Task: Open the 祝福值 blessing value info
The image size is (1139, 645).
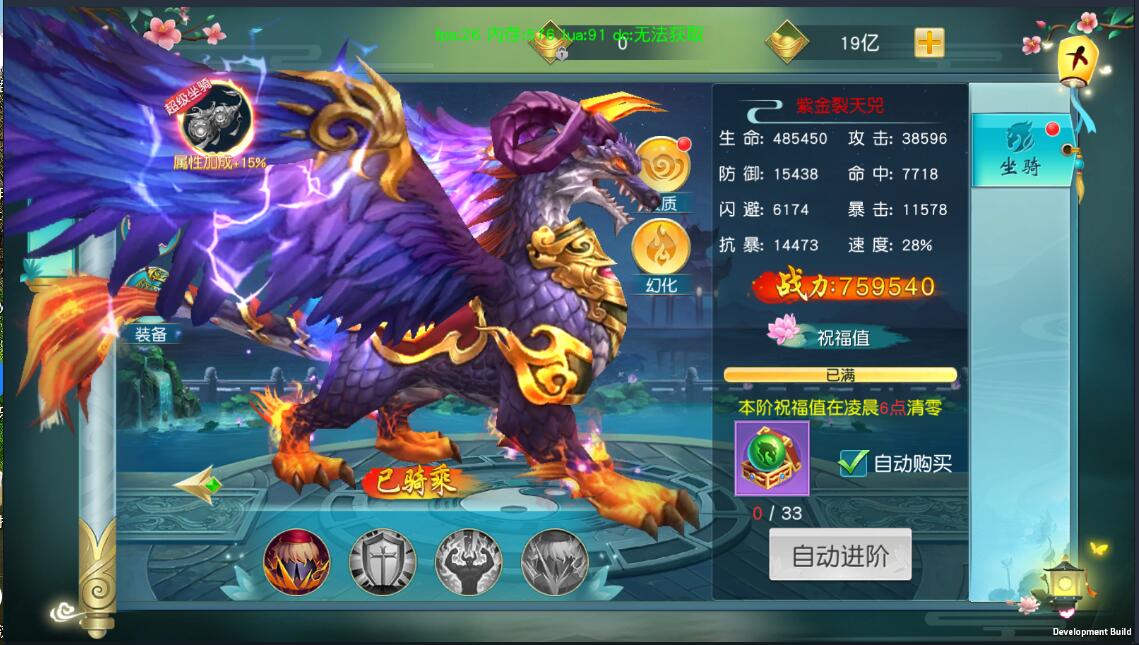Action: point(841,338)
